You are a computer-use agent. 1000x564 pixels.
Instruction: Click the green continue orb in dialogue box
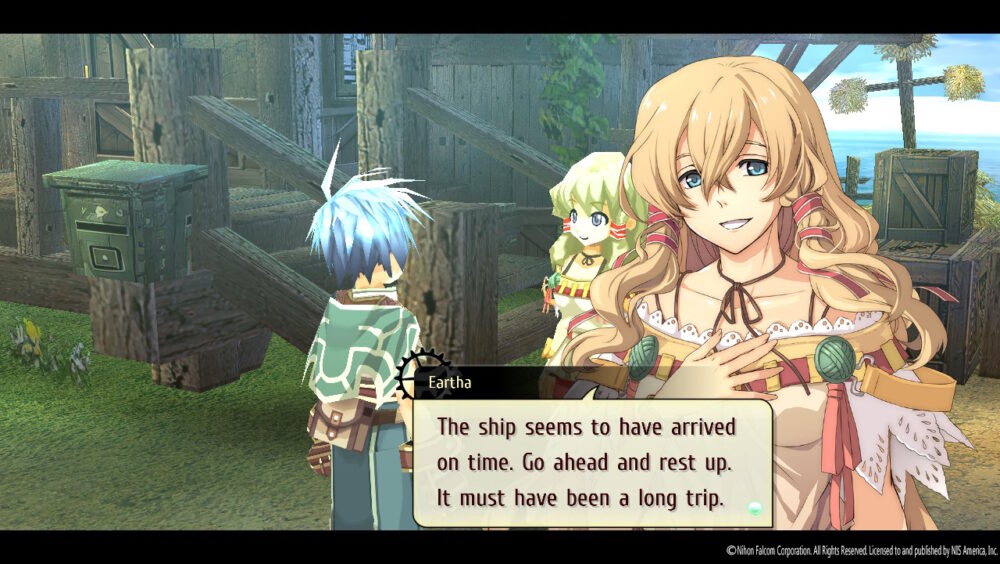(755, 509)
